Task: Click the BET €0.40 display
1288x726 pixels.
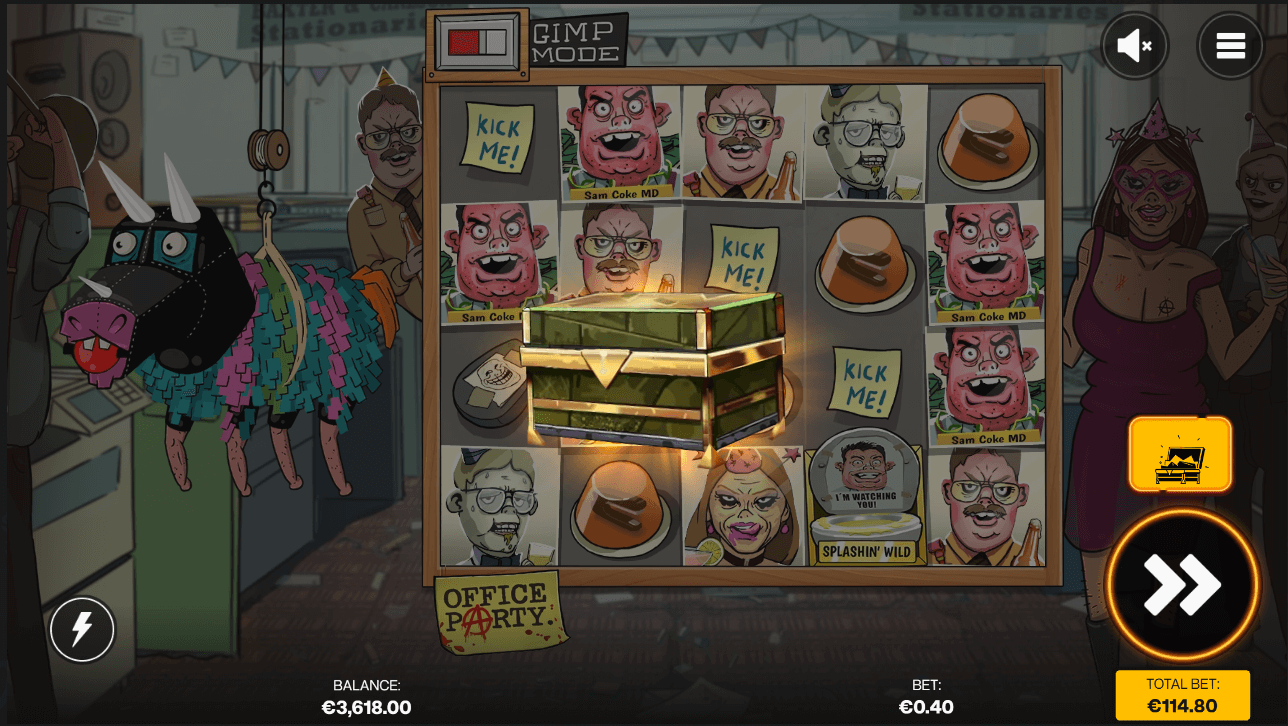Action: click(x=926, y=697)
